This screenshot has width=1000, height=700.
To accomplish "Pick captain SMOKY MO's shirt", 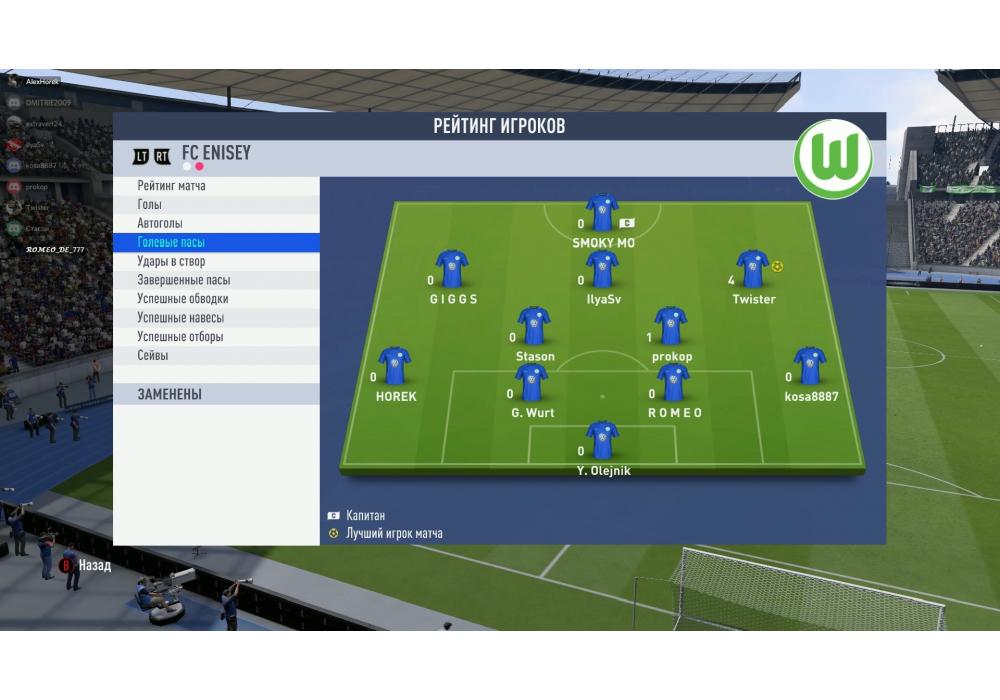I will (x=602, y=213).
